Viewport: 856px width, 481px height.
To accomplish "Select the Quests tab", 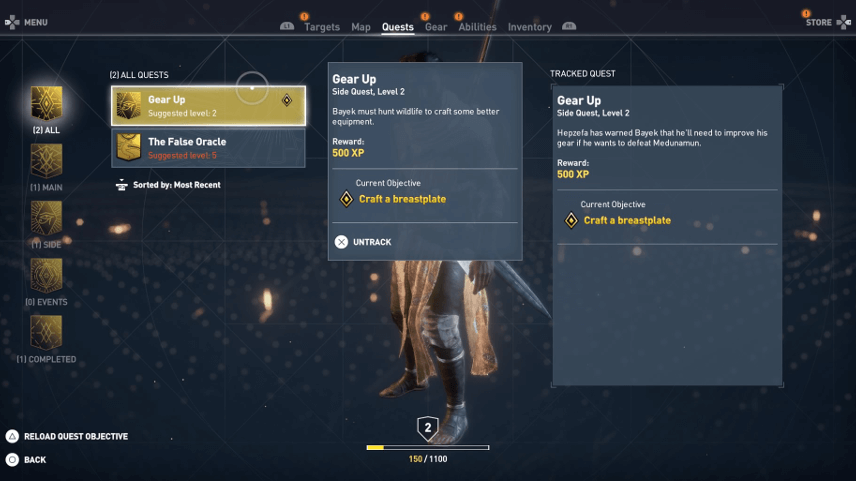I will (397, 27).
